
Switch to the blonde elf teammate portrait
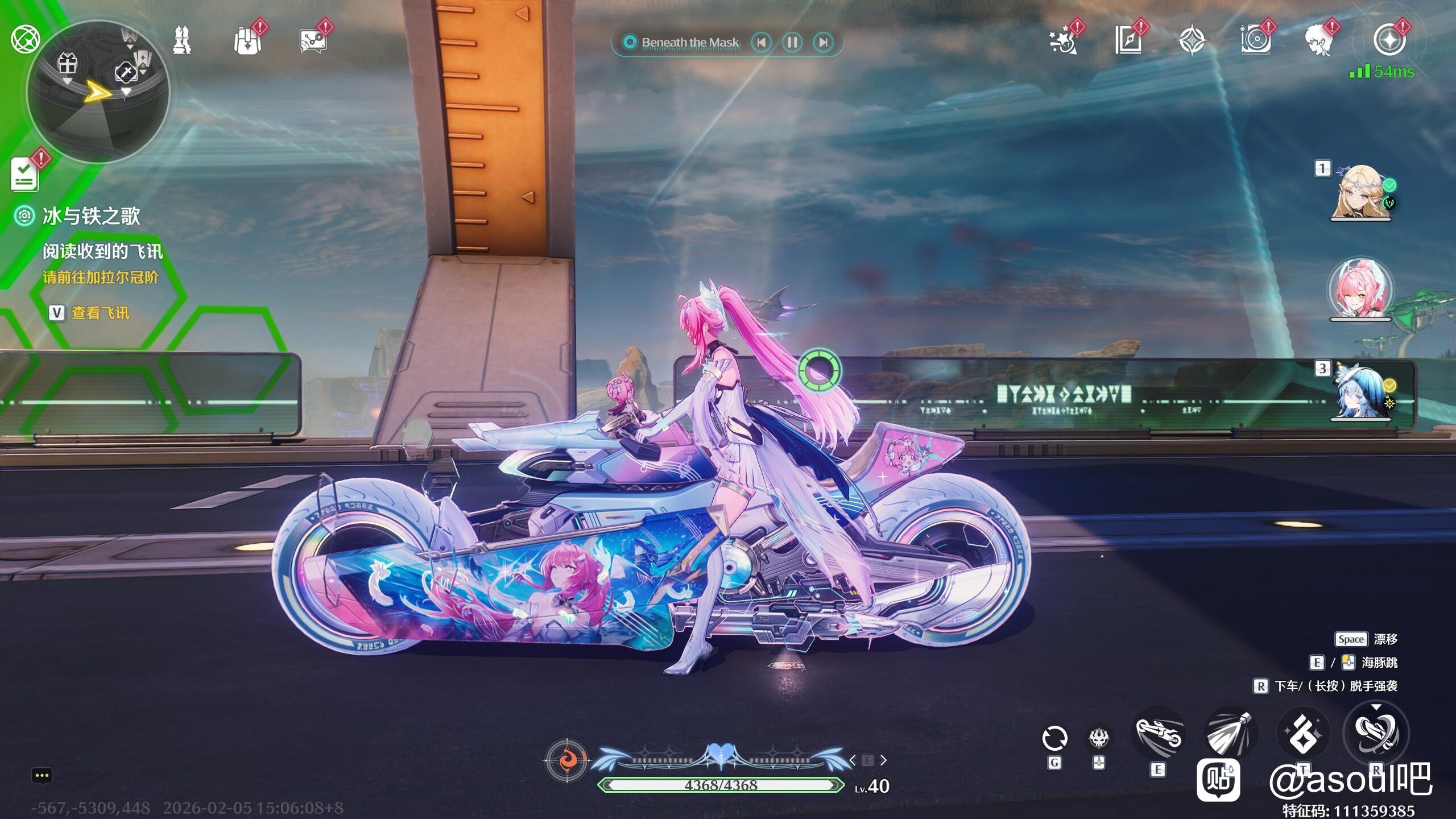coord(1360,192)
